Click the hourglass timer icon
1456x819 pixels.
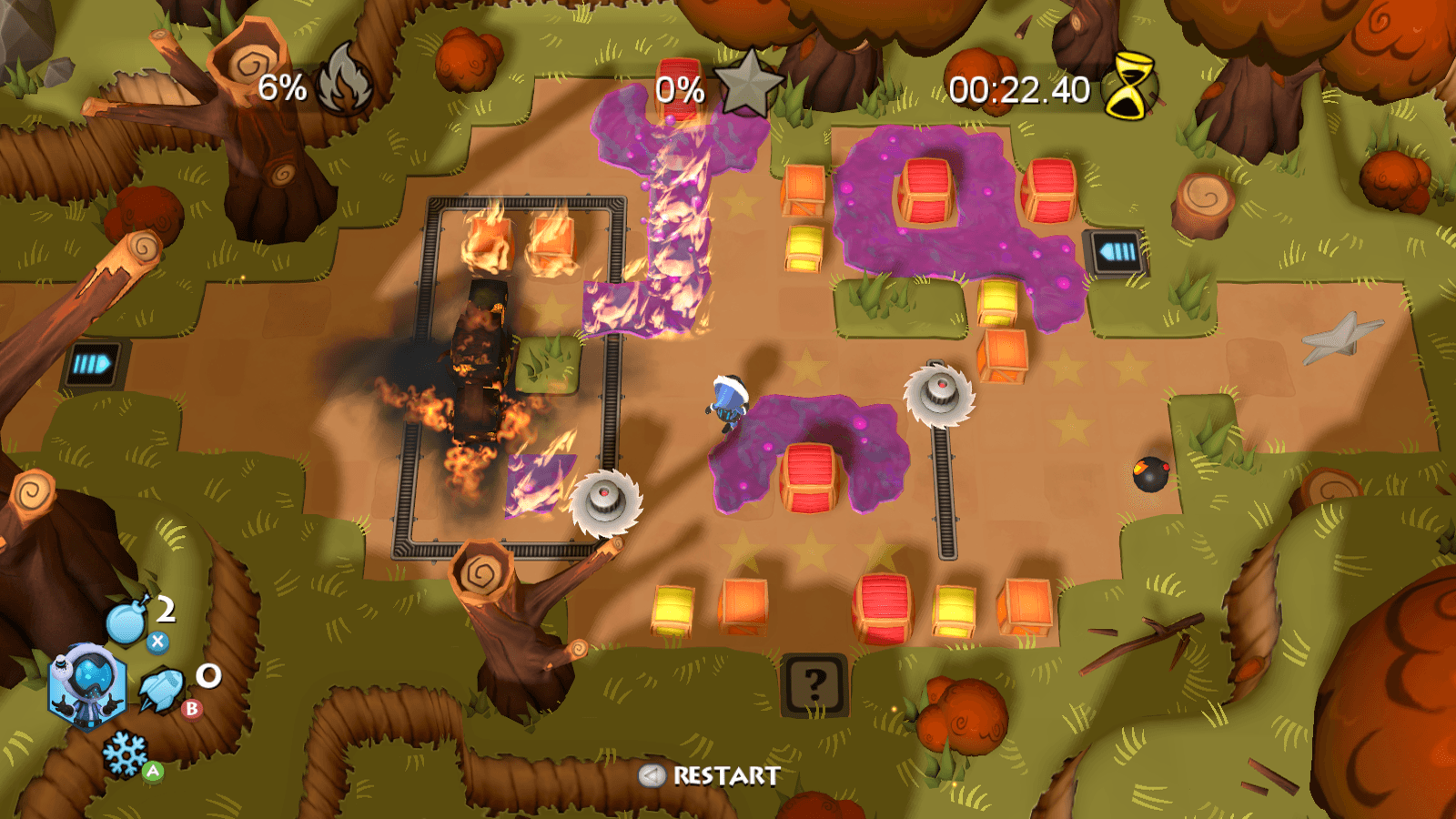(1128, 88)
